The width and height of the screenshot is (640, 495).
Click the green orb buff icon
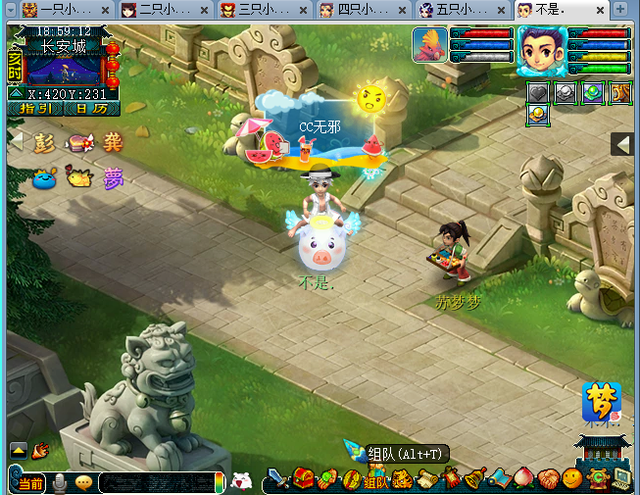pyautogui.click(x=593, y=92)
